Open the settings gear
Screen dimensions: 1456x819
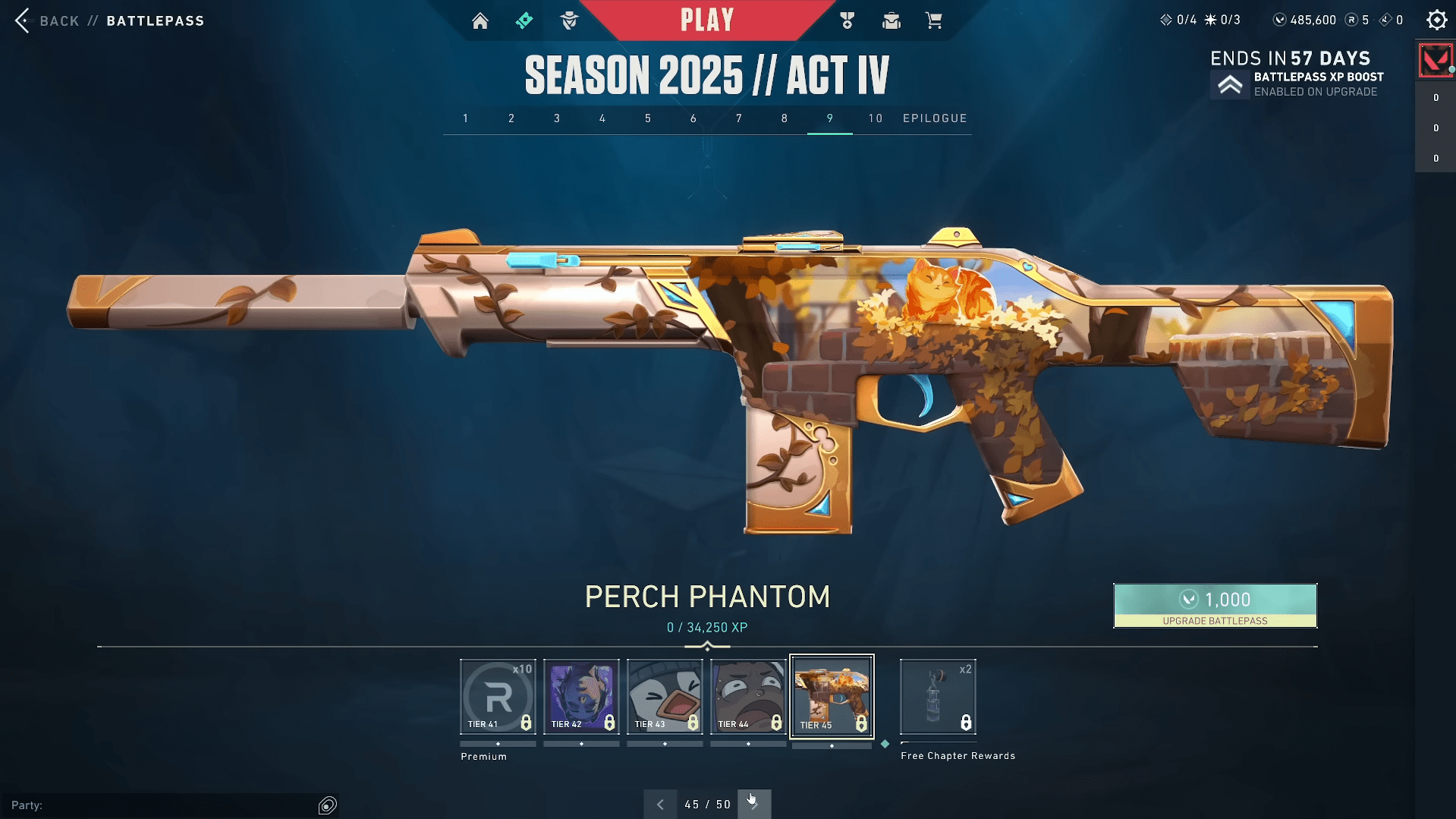tap(1436, 20)
